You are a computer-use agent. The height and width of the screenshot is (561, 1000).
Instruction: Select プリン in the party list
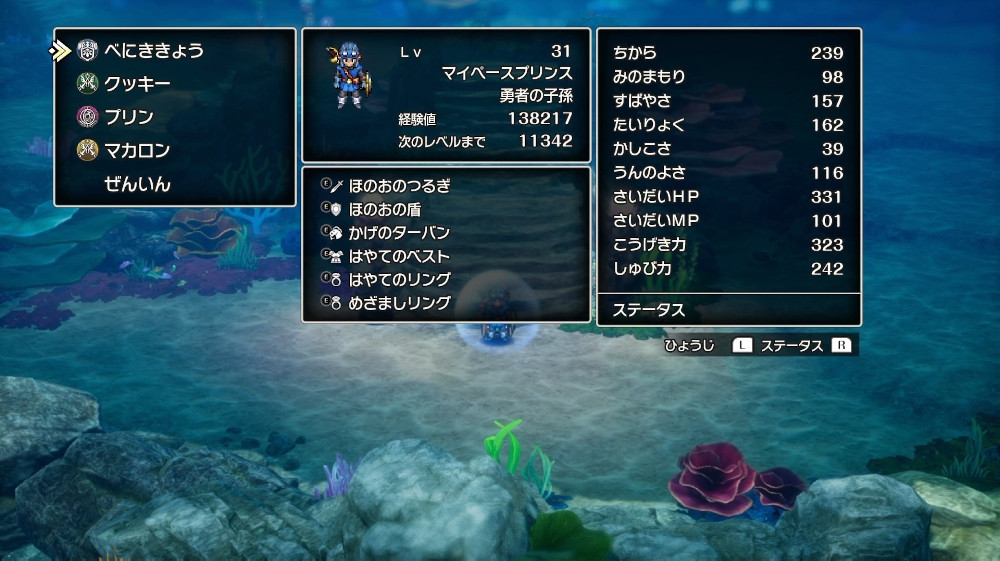(x=129, y=117)
